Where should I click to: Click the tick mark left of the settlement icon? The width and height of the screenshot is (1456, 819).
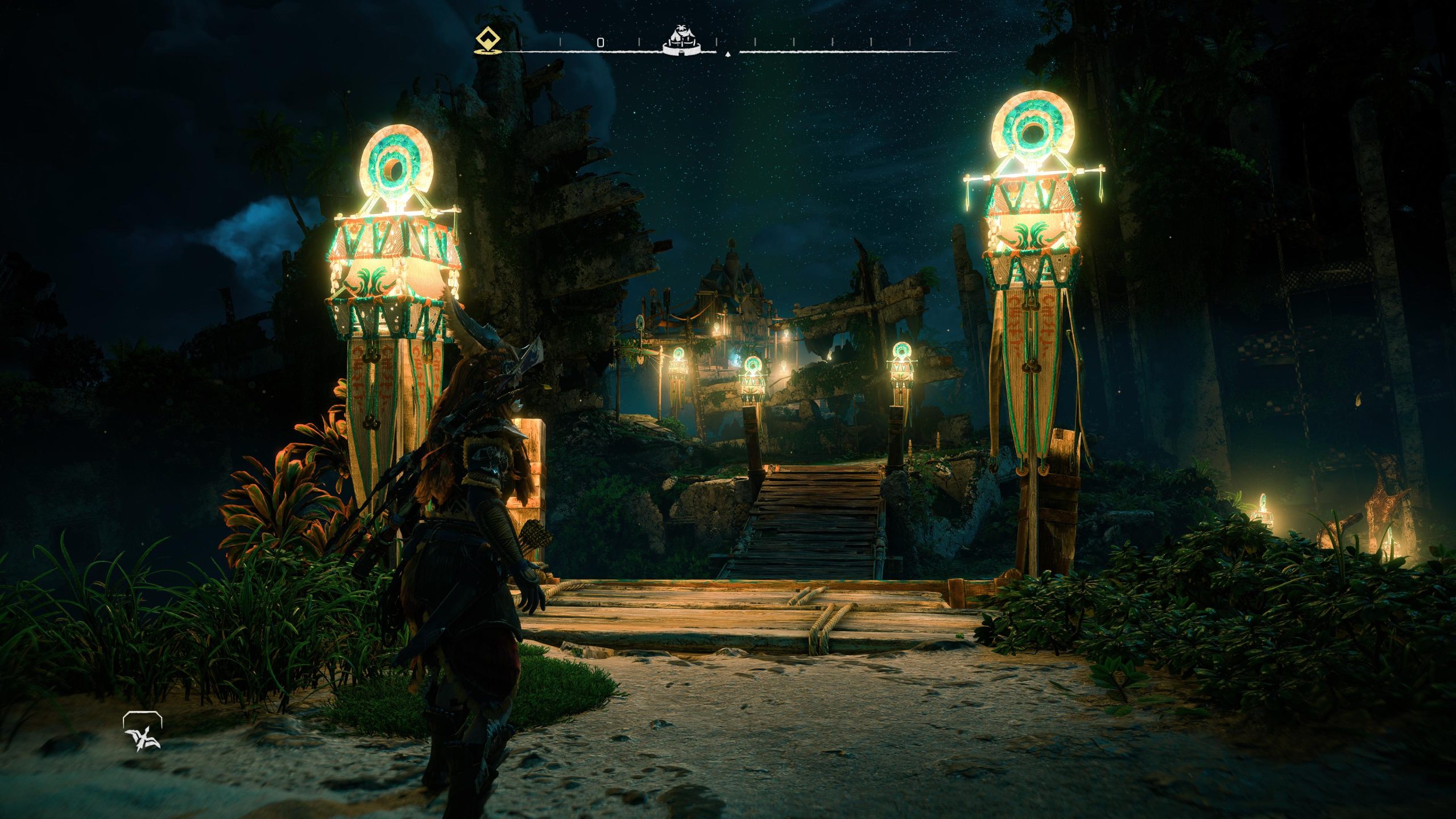pyautogui.click(x=640, y=41)
